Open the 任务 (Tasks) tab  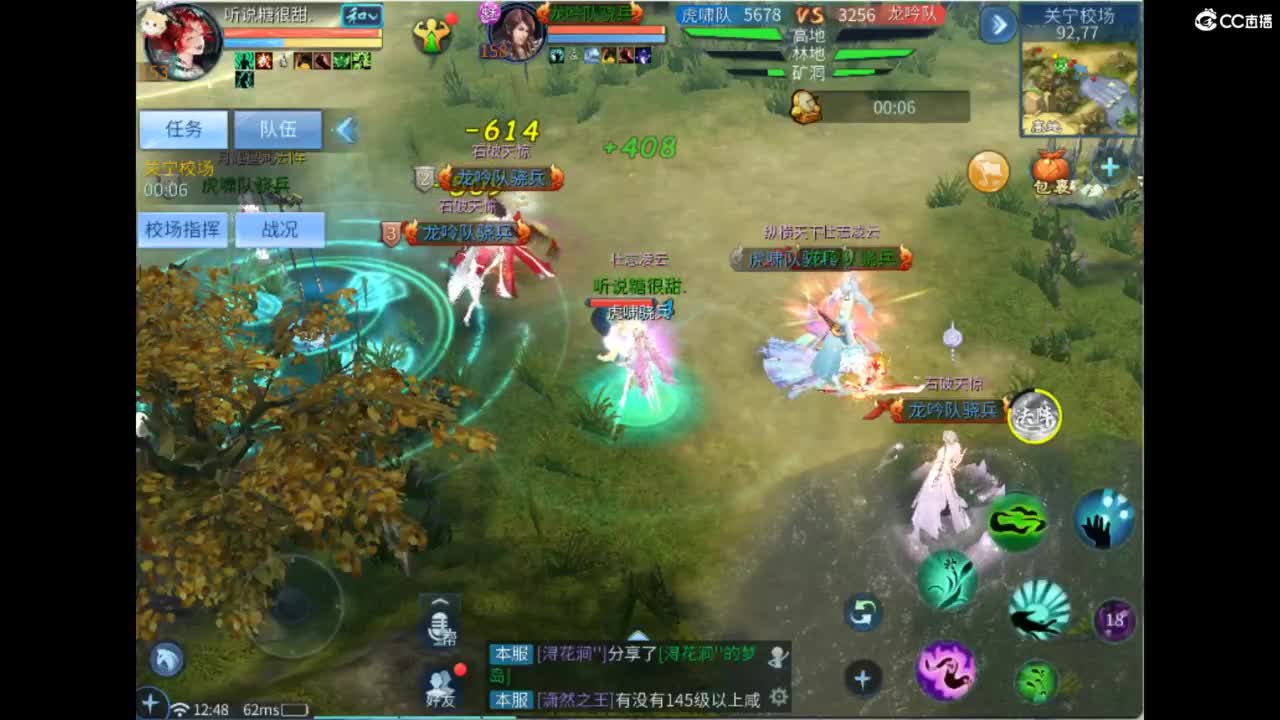click(x=182, y=129)
